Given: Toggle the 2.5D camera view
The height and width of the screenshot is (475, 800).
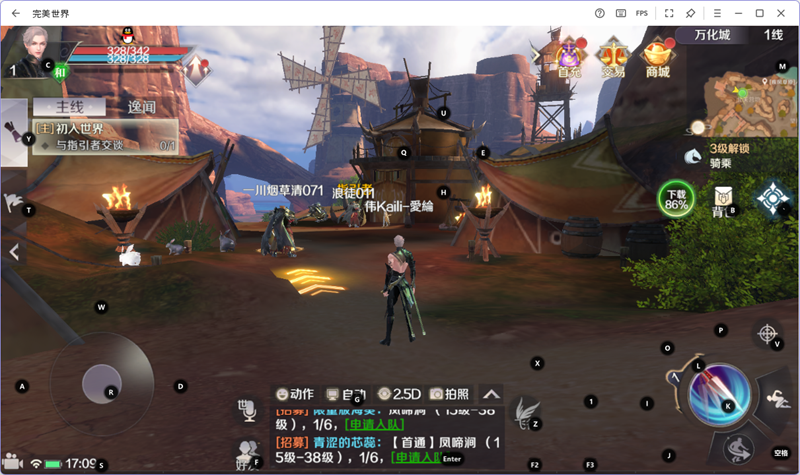Looking at the screenshot, I should 398,394.
